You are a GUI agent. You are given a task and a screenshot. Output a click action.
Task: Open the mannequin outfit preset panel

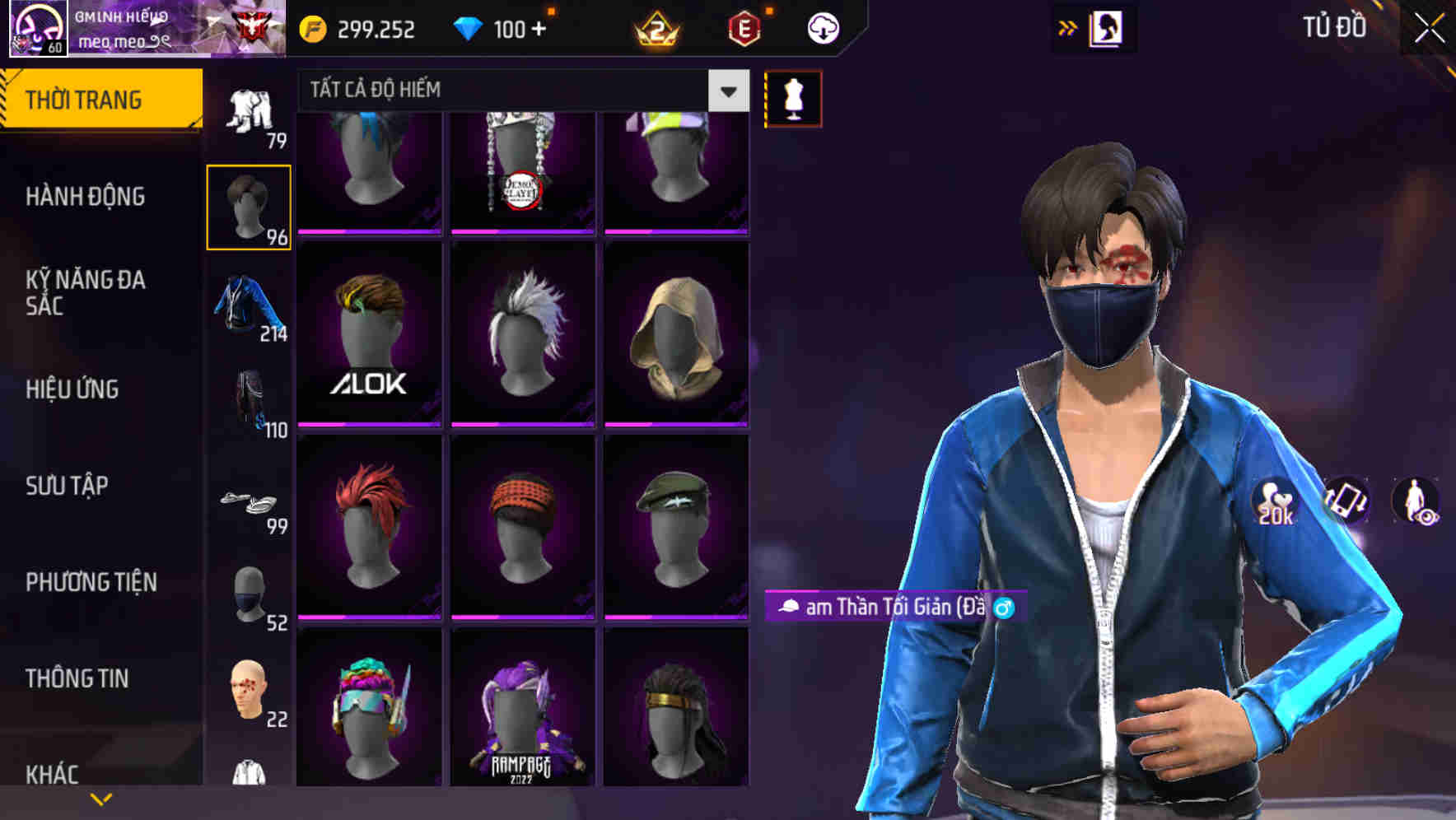[793, 98]
